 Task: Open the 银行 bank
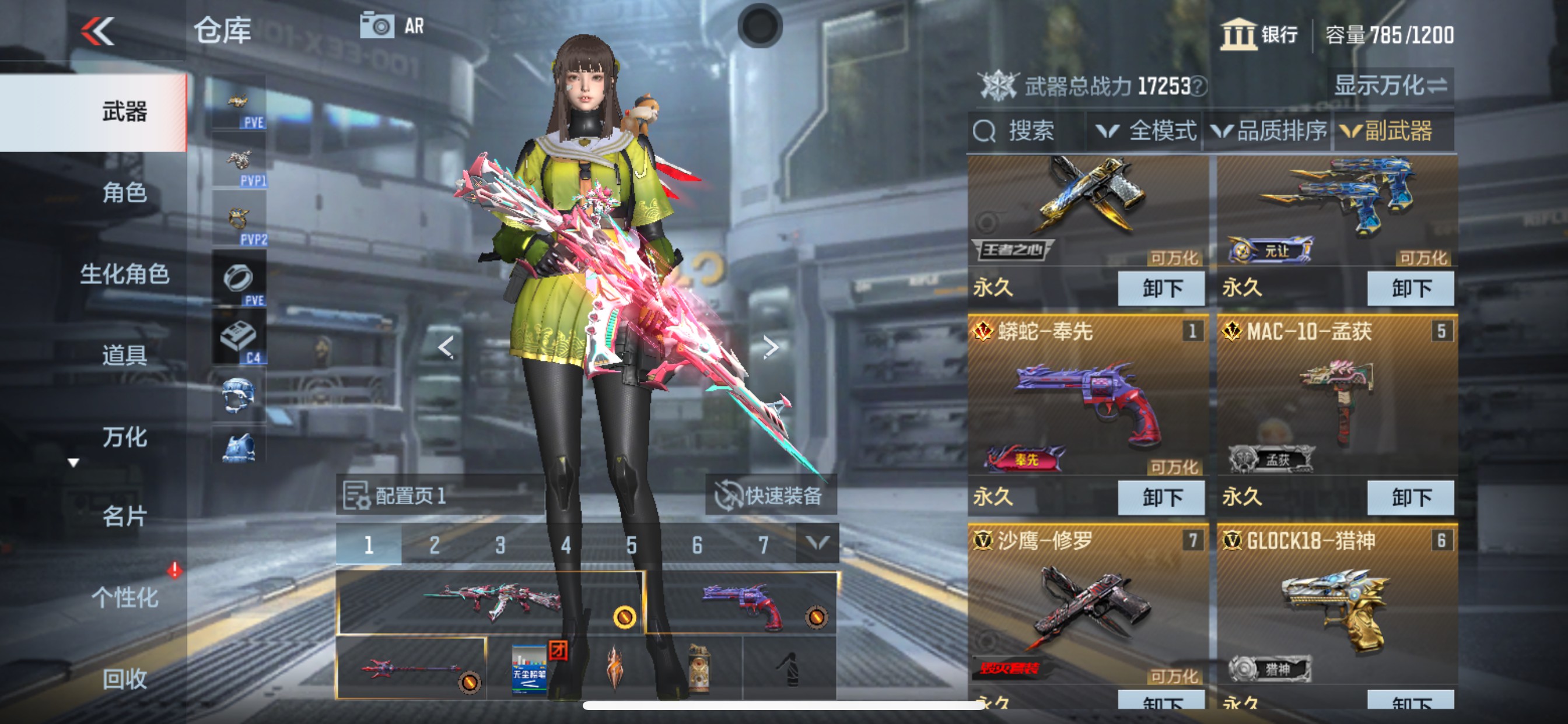click(1259, 34)
